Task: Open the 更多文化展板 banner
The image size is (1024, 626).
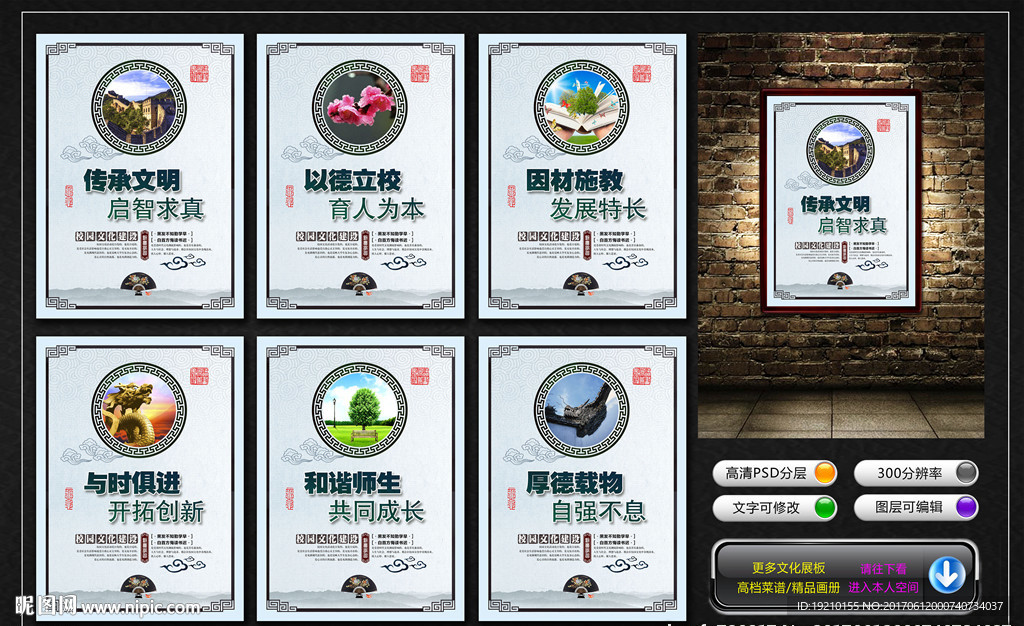Action: pos(788,568)
